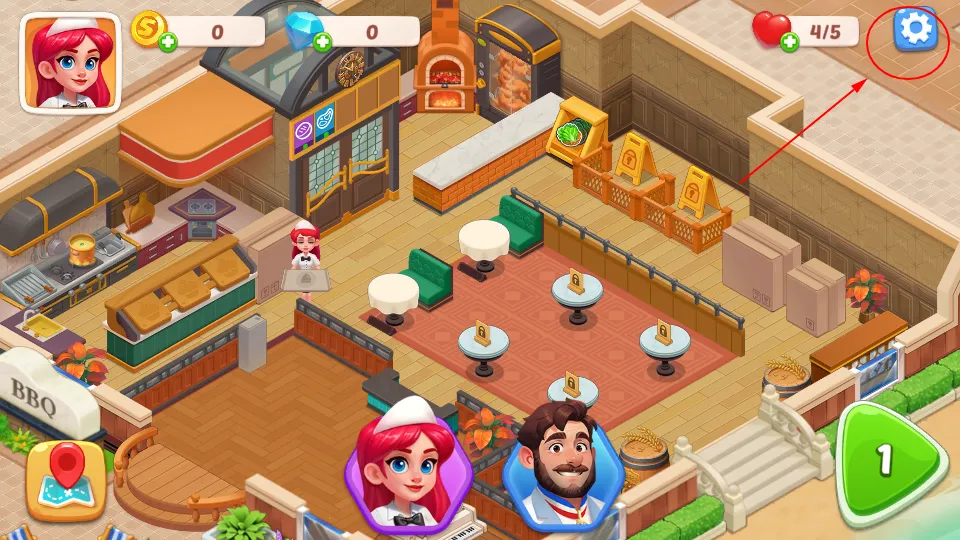Refill hearts using the plus button
960x540 pixels.
pos(789,42)
